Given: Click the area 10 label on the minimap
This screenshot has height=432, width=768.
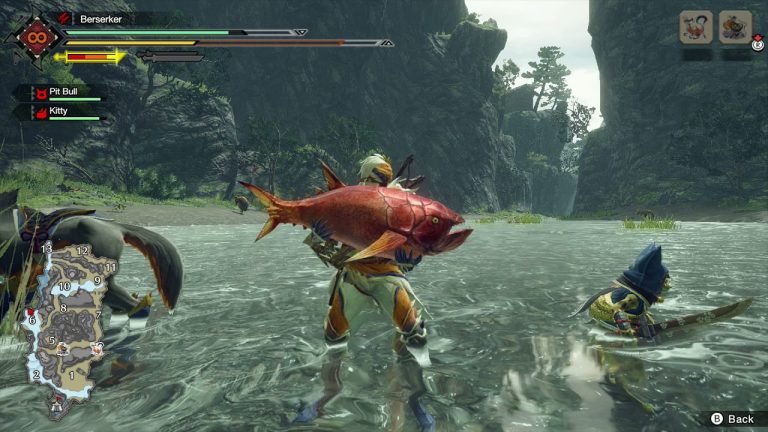Looking at the screenshot, I should 63,286.
